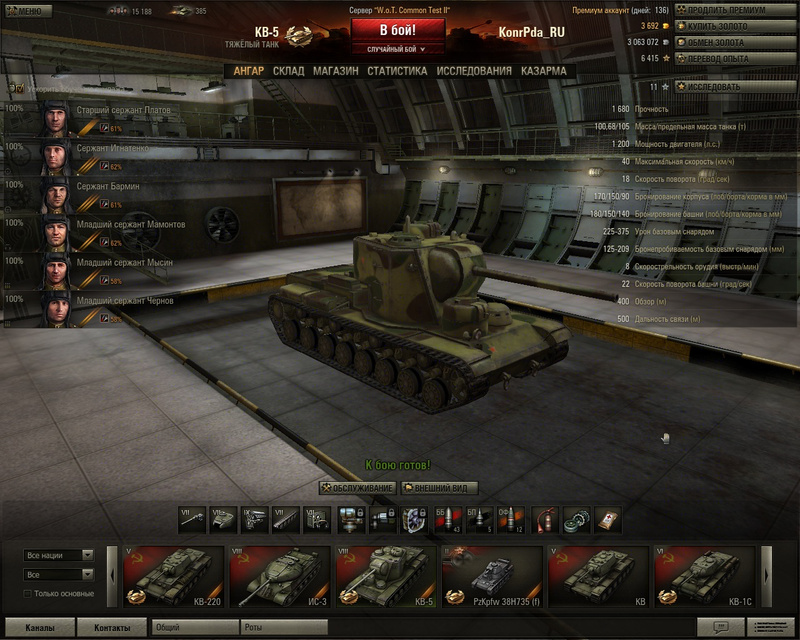
Task: Switch to the СКЛАД tab
Action: (x=288, y=71)
